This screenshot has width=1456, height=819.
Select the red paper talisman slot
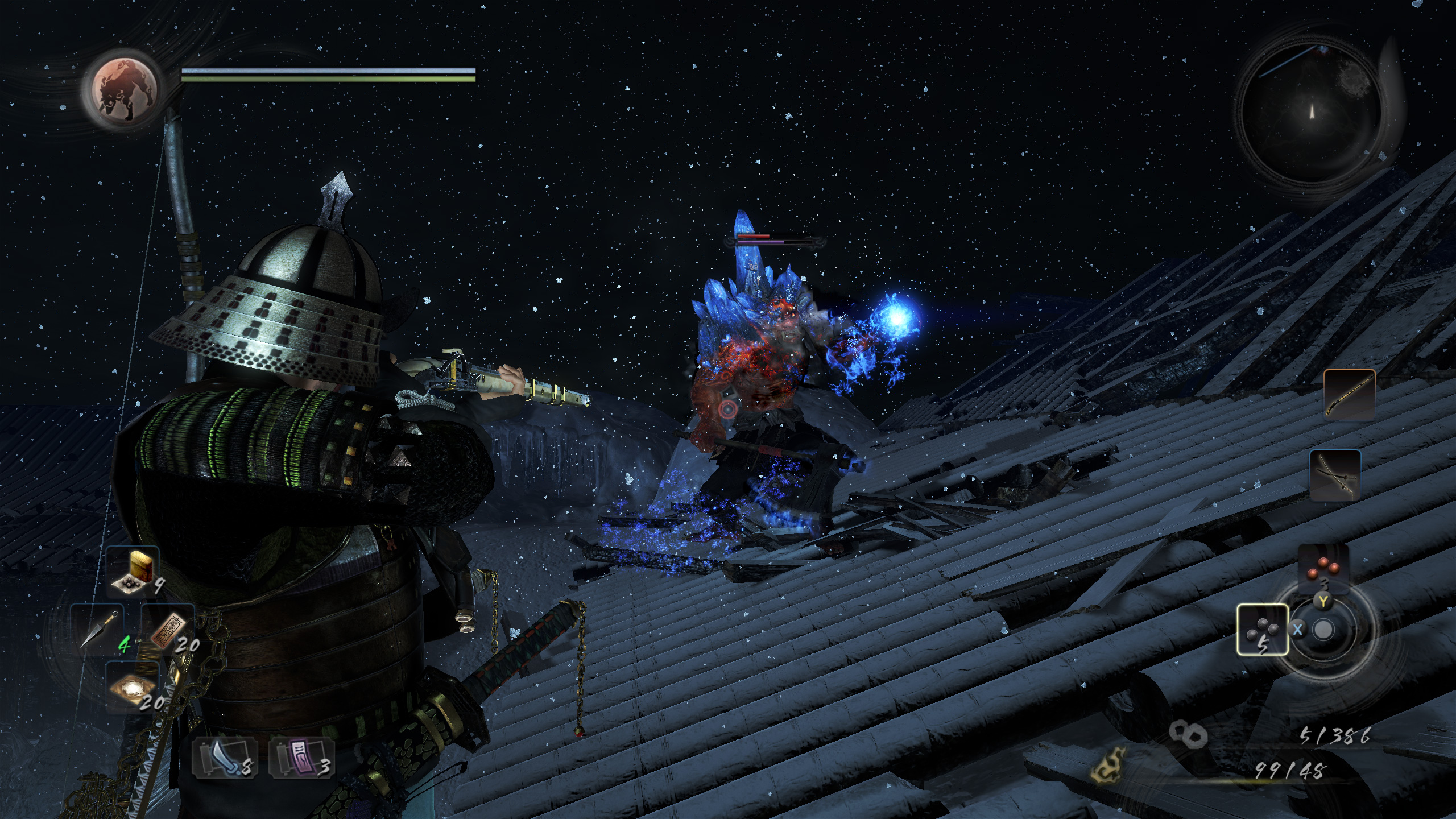click(x=168, y=630)
